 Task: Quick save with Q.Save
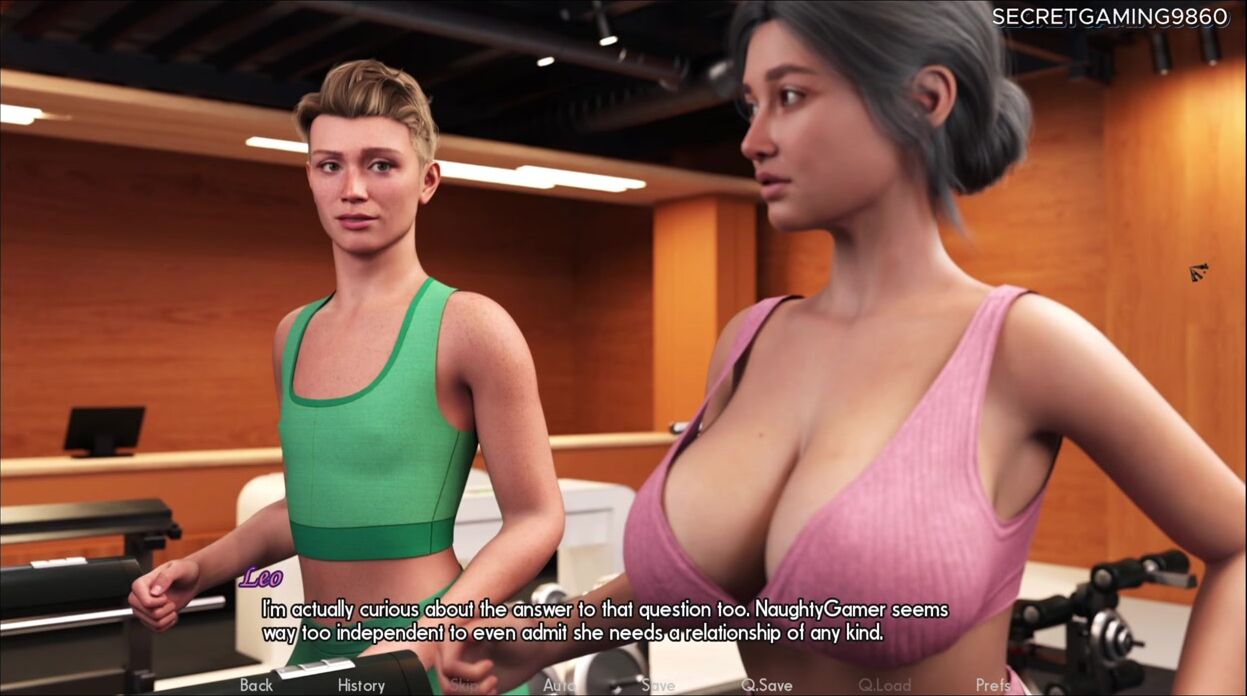[766, 685]
